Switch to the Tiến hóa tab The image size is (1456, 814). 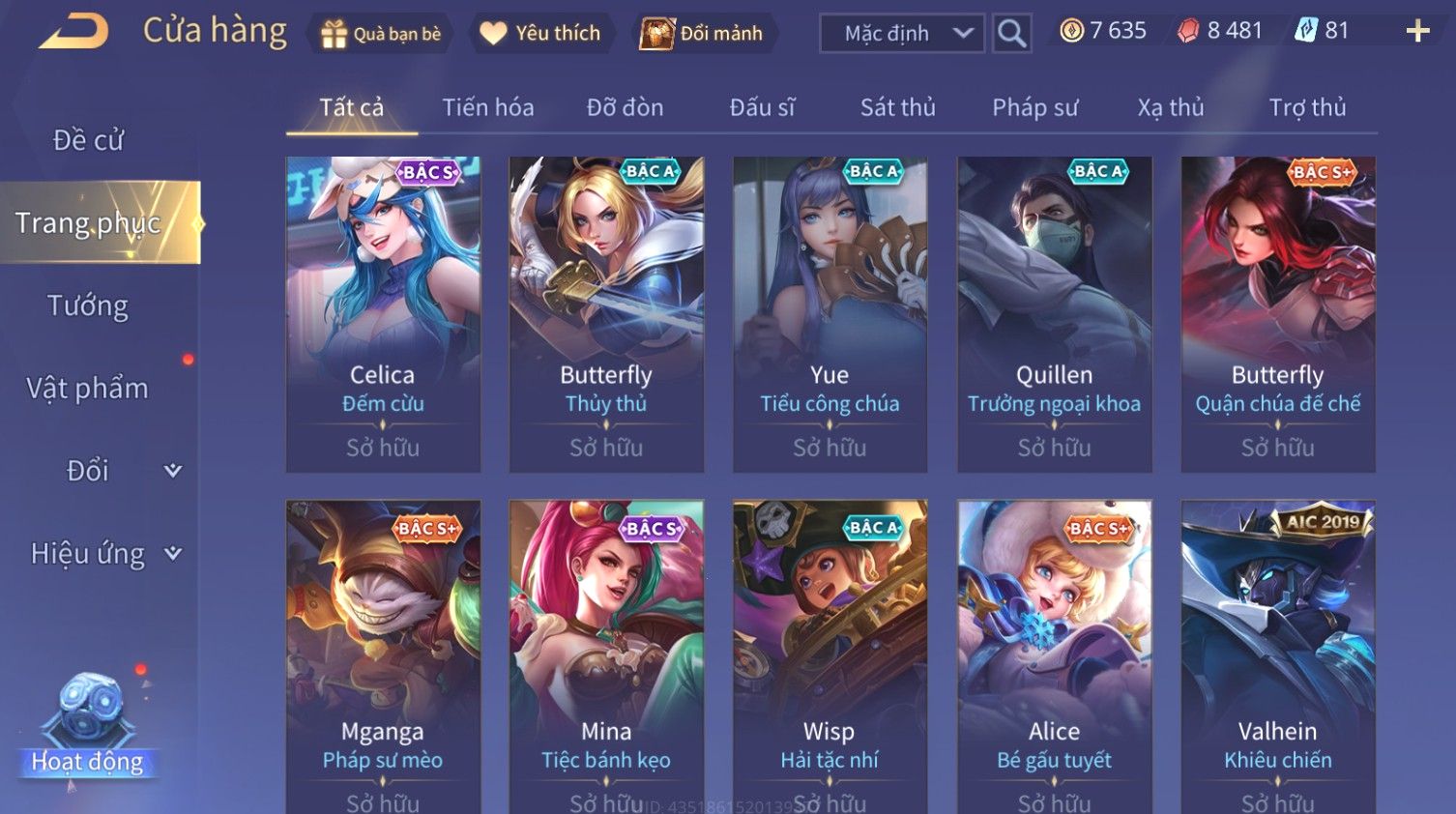[487, 107]
